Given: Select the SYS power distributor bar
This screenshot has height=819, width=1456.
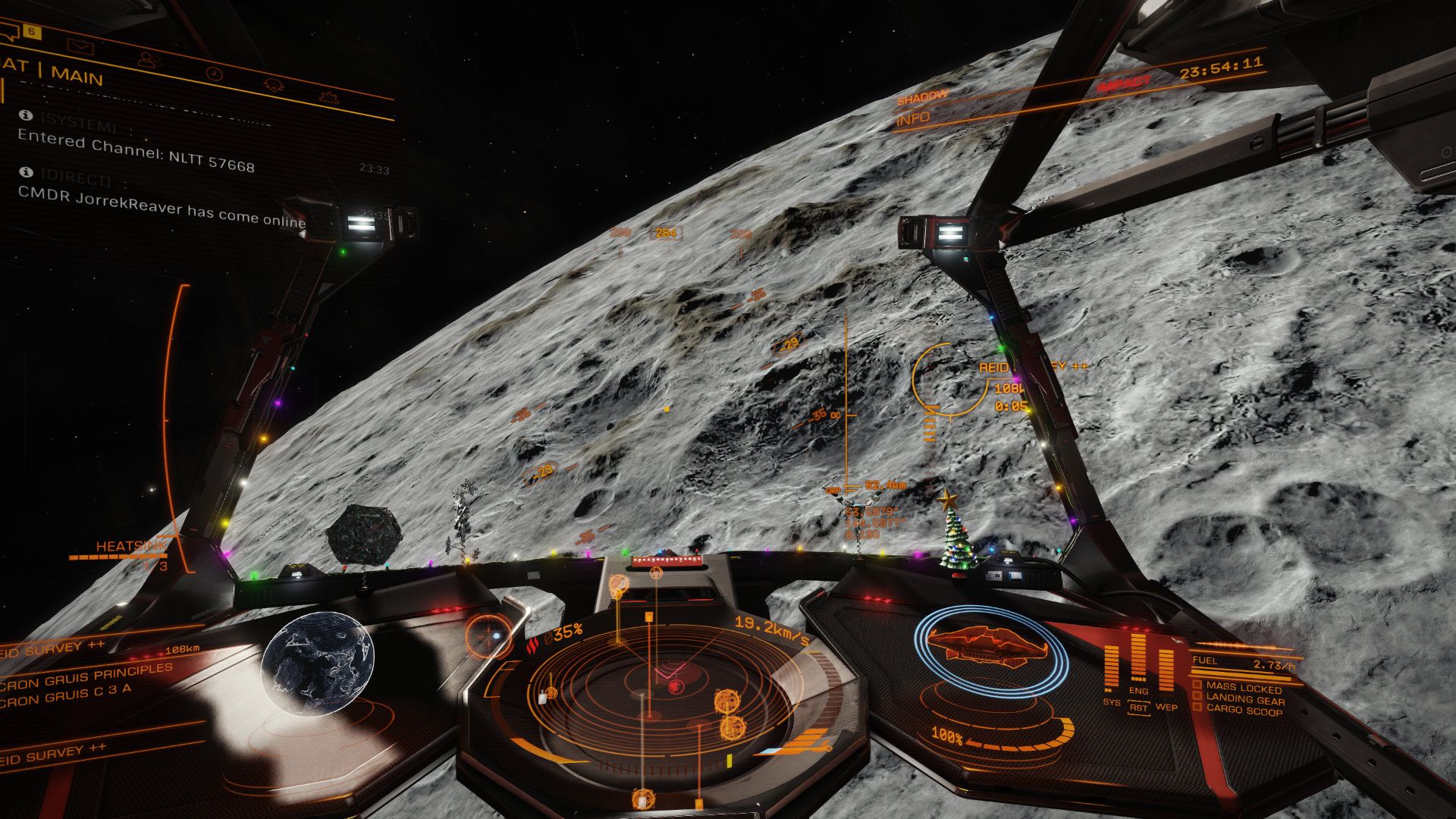Looking at the screenshot, I should 1111,669.
